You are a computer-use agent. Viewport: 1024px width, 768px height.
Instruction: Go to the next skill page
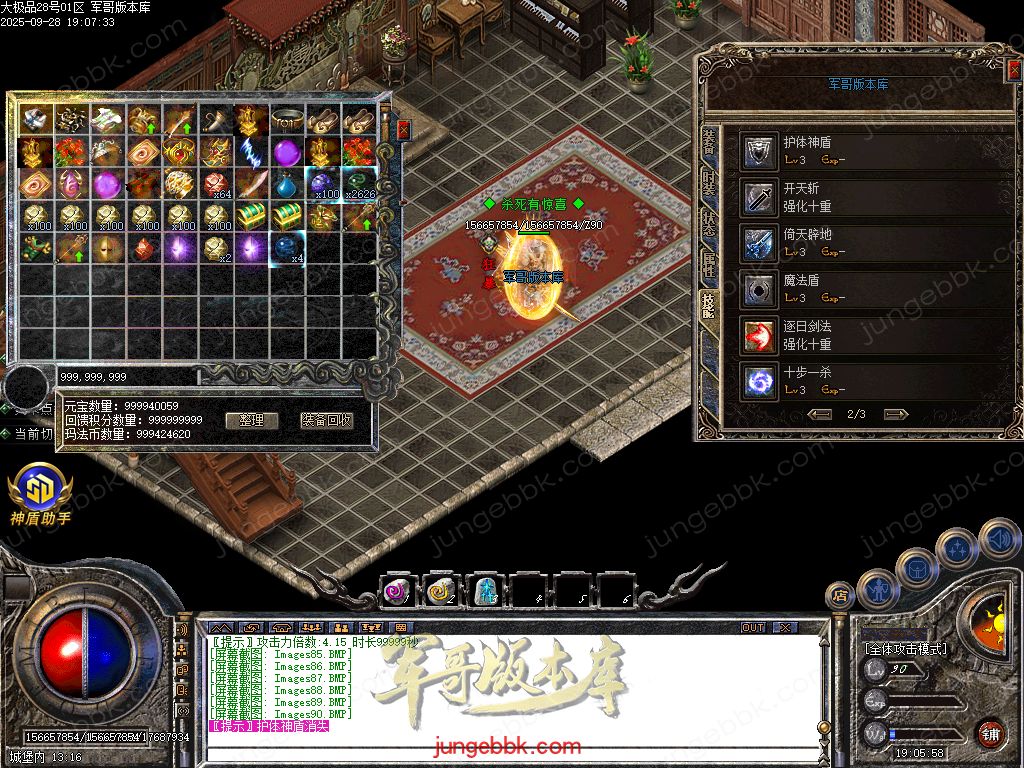896,414
